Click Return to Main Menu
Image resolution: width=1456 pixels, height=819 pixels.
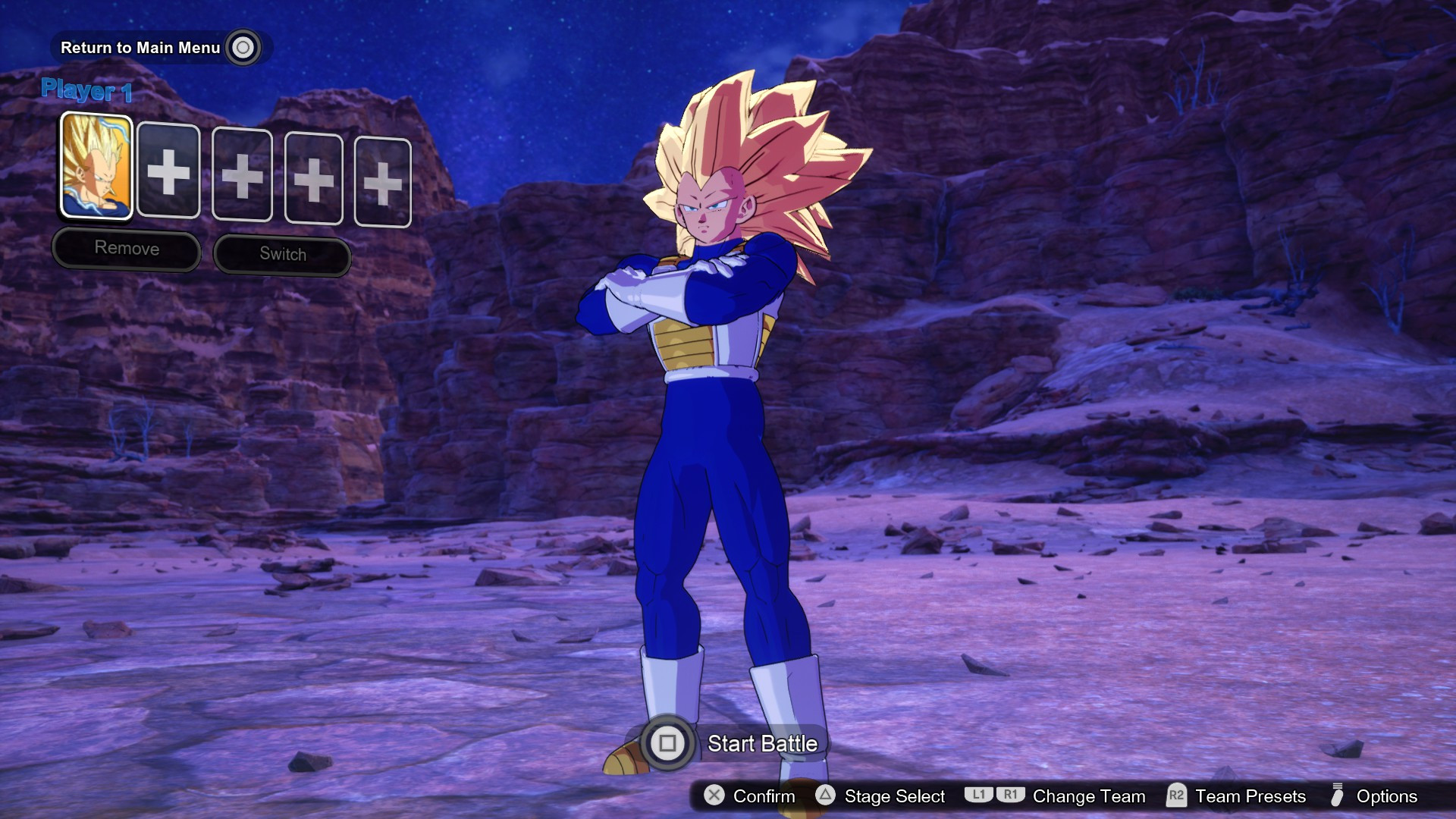[x=140, y=47]
